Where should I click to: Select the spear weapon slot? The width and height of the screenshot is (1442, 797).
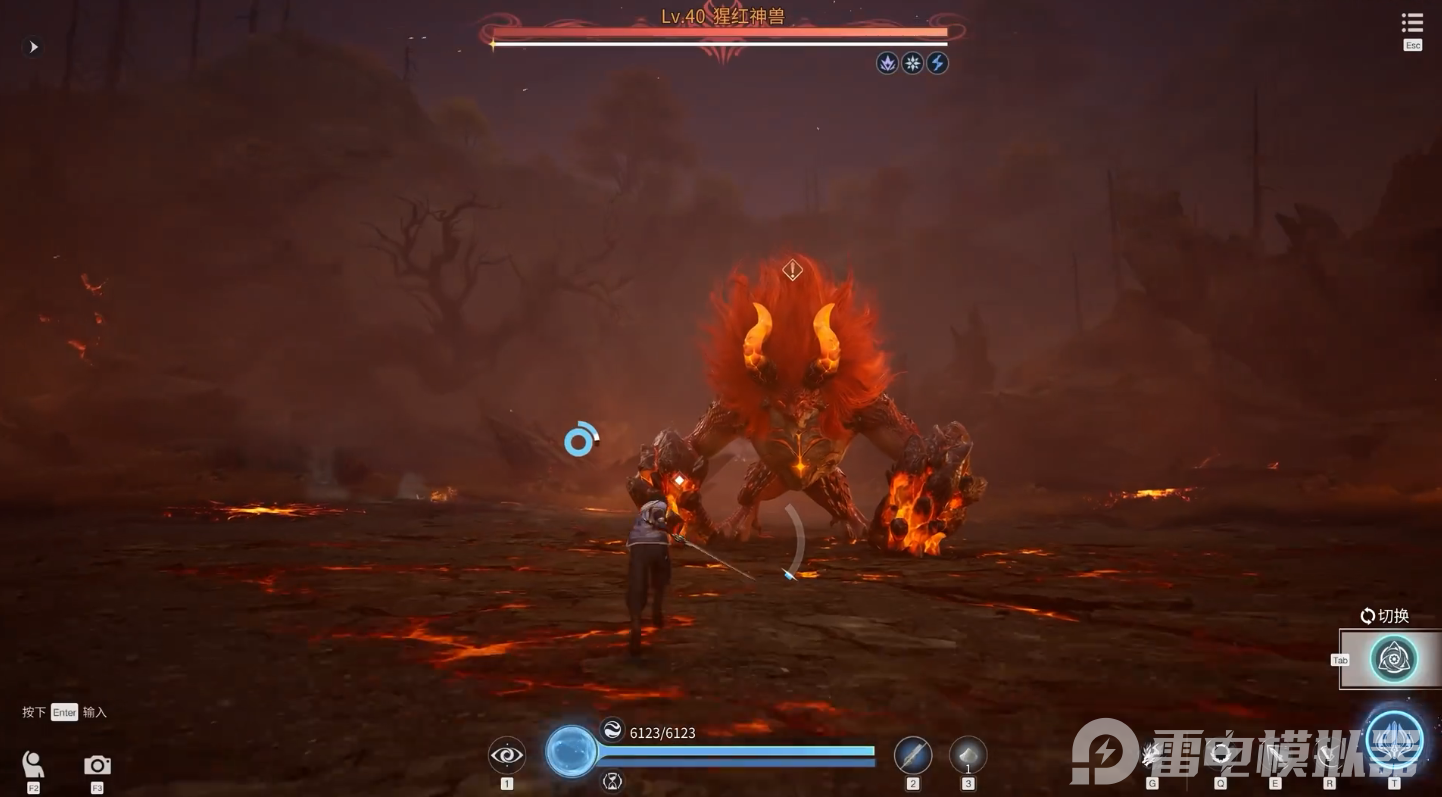pyautogui.click(x=912, y=755)
